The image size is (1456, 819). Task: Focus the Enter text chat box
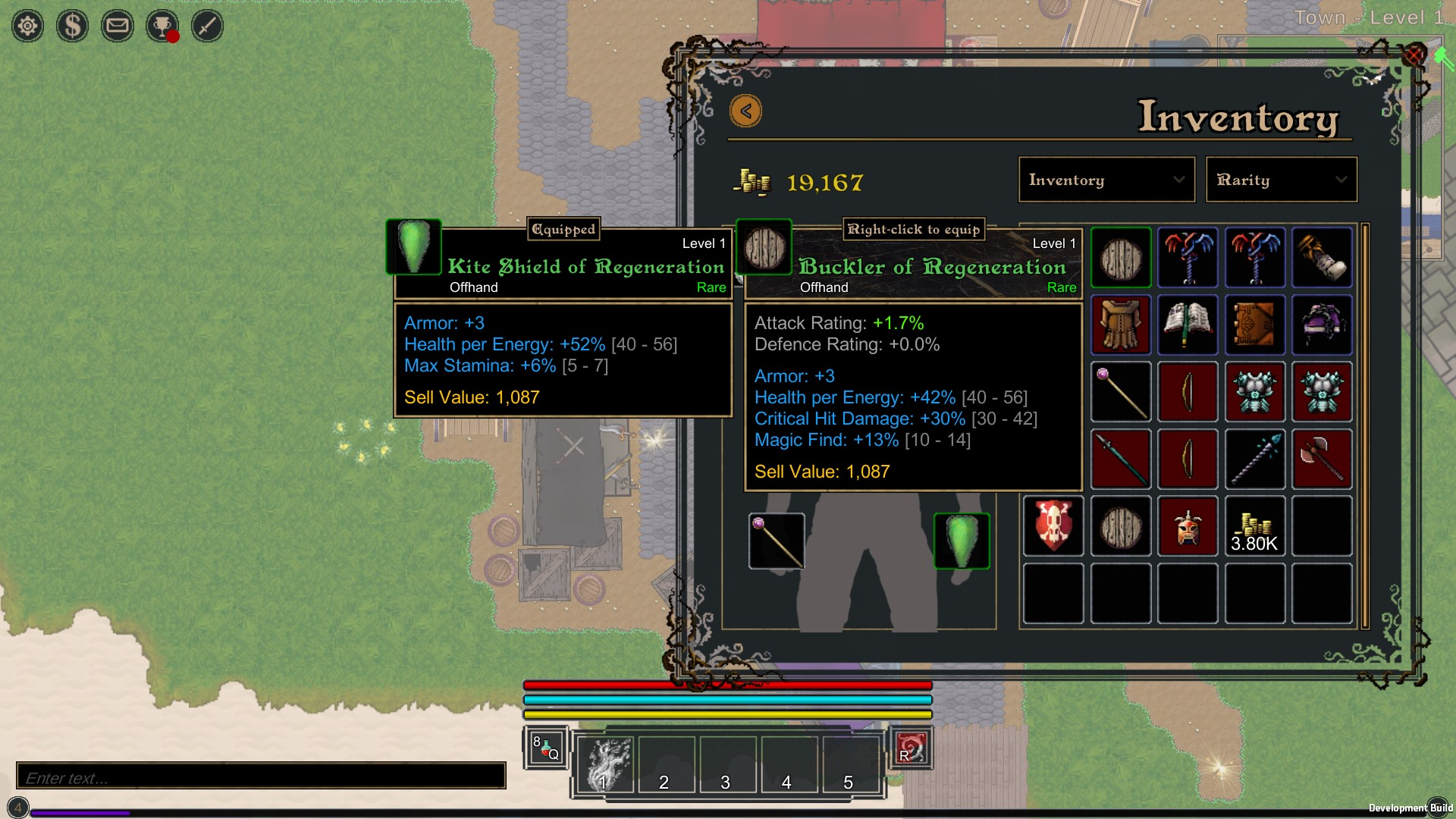coord(261,777)
